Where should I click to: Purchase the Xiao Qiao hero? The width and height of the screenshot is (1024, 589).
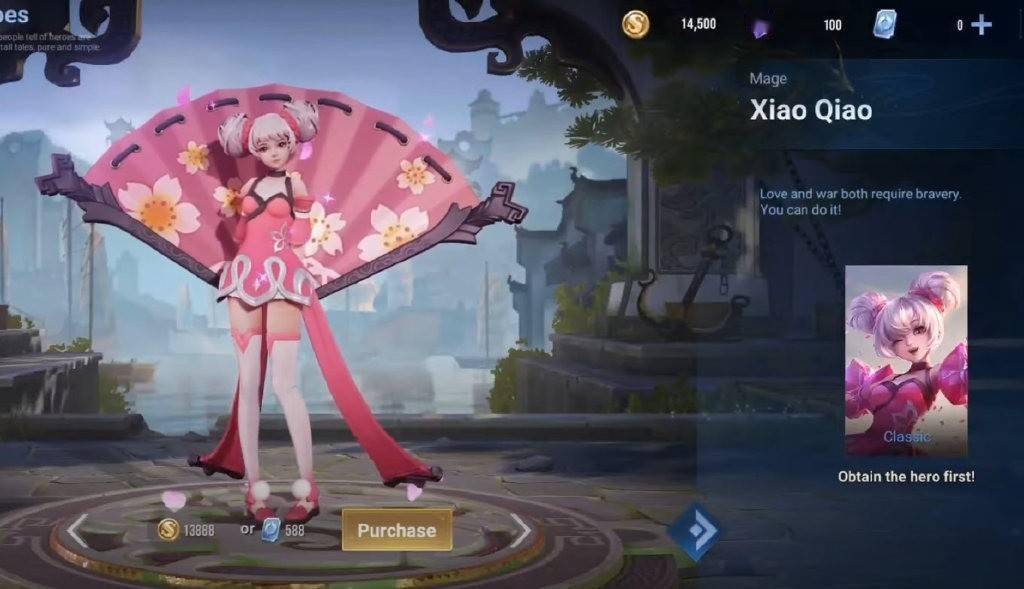point(396,530)
